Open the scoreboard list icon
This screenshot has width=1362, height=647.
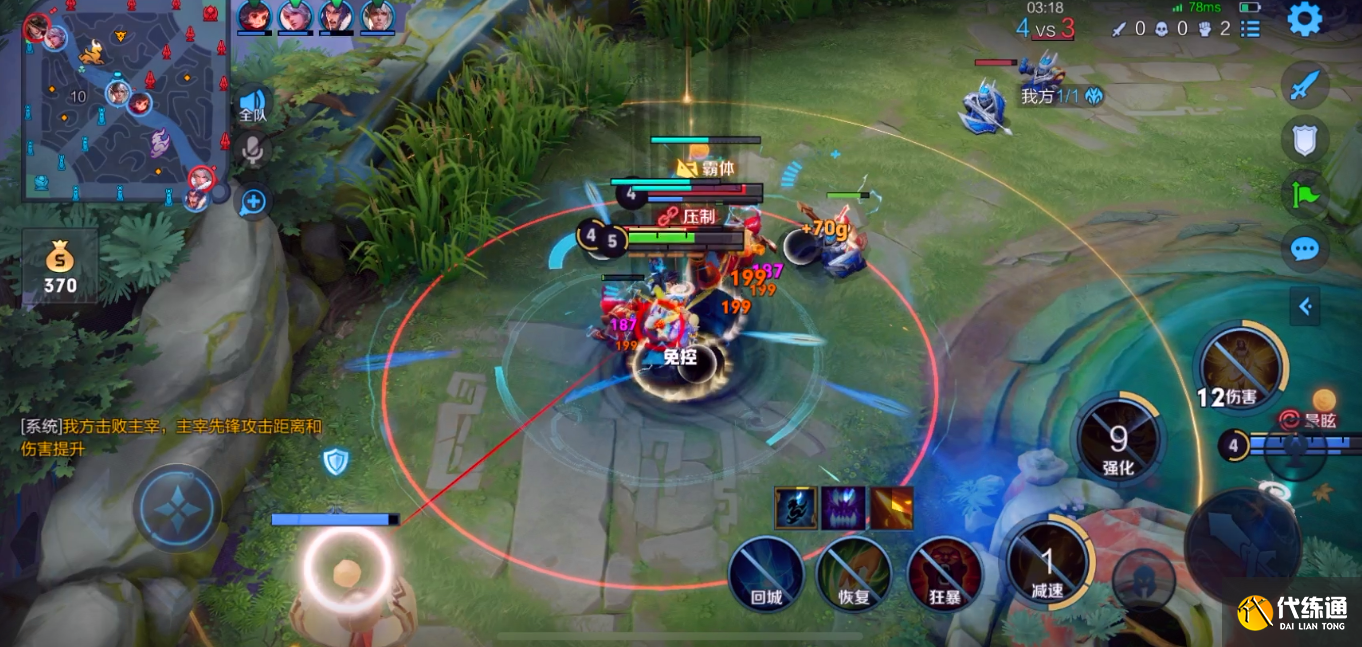(1250, 29)
